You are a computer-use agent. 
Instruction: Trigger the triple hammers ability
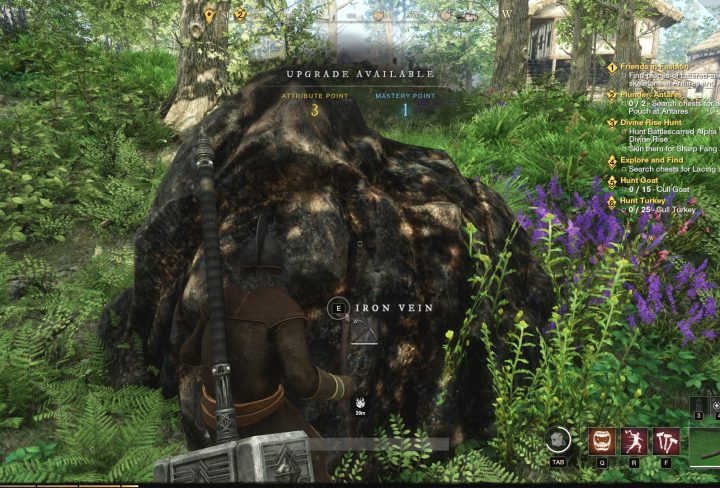[x=666, y=441]
